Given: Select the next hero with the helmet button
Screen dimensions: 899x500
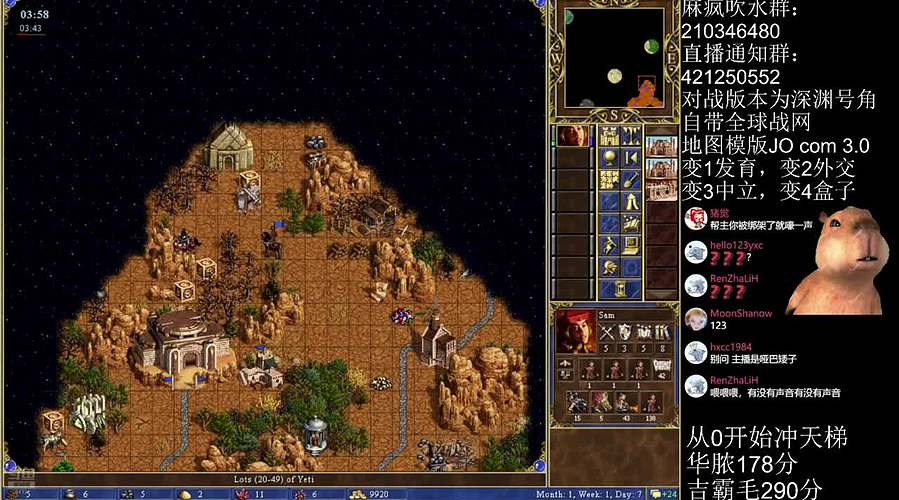Looking at the screenshot, I should [x=609, y=267].
